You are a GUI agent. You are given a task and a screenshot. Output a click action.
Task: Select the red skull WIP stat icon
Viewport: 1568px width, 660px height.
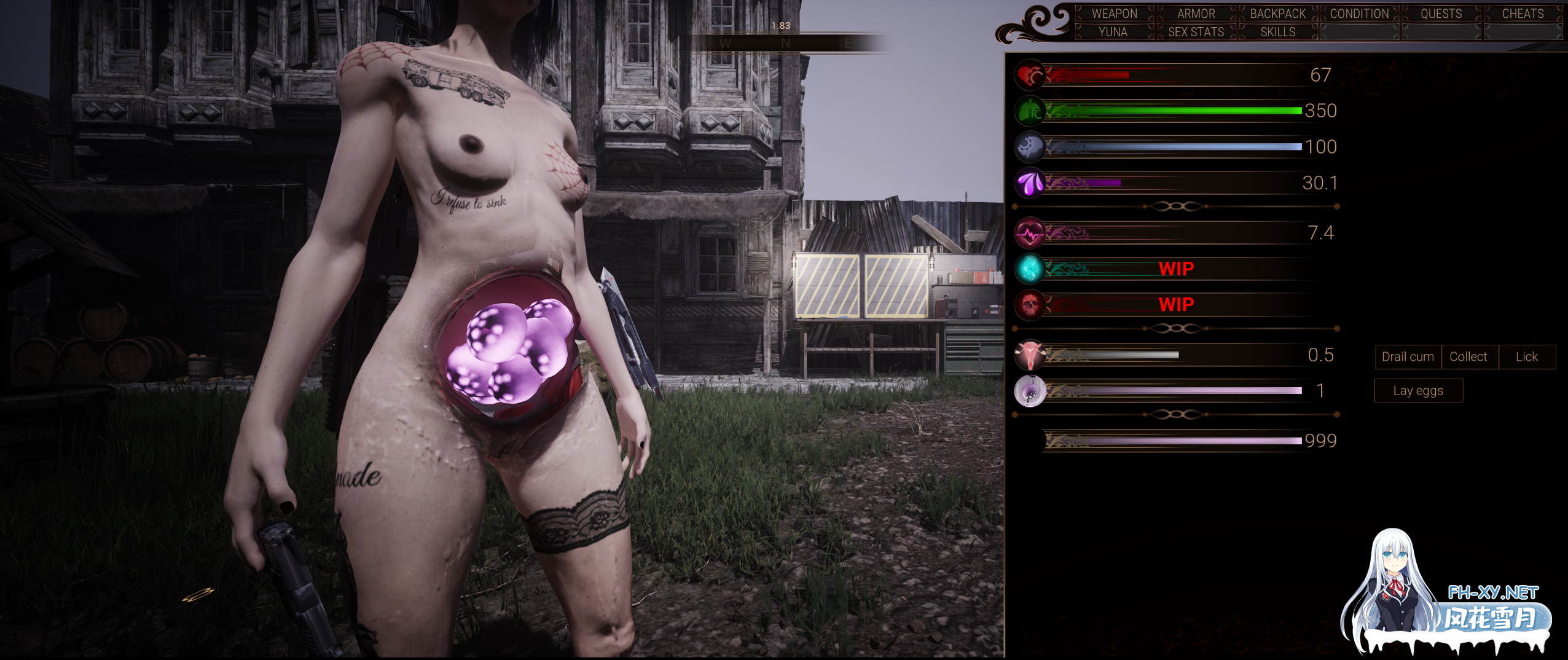(x=1031, y=304)
